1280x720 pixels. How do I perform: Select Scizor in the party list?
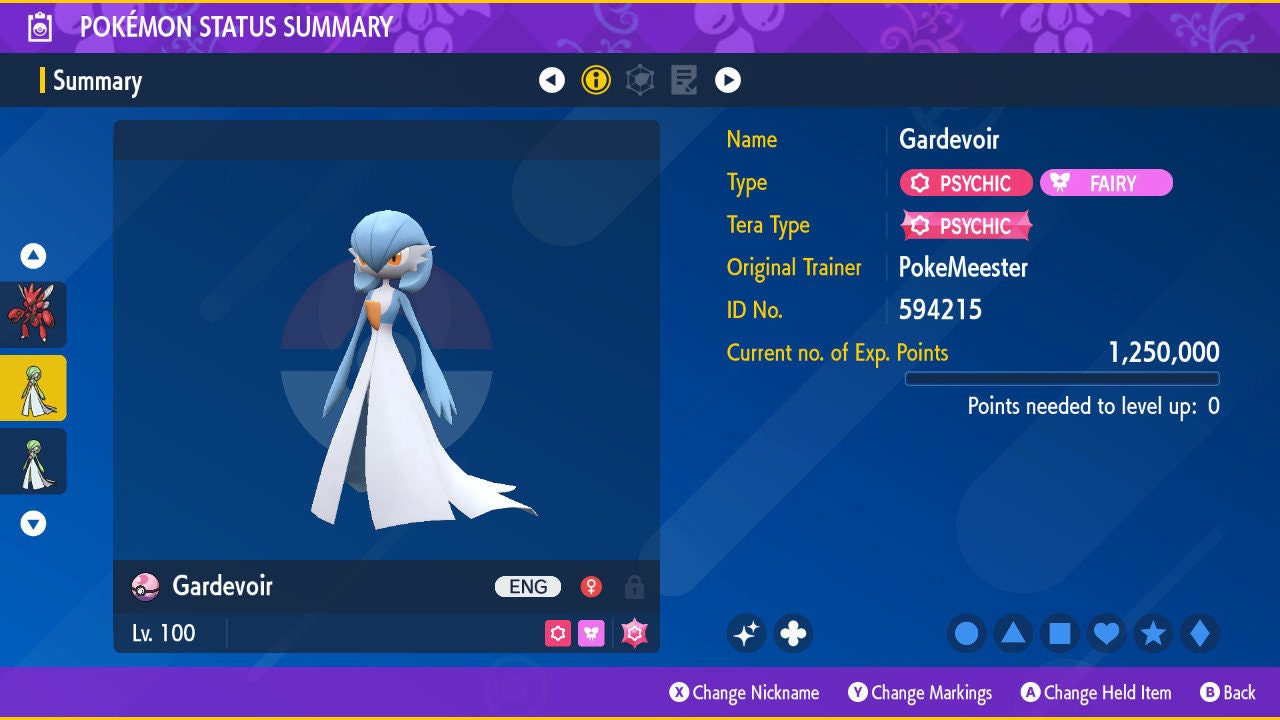(33, 314)
